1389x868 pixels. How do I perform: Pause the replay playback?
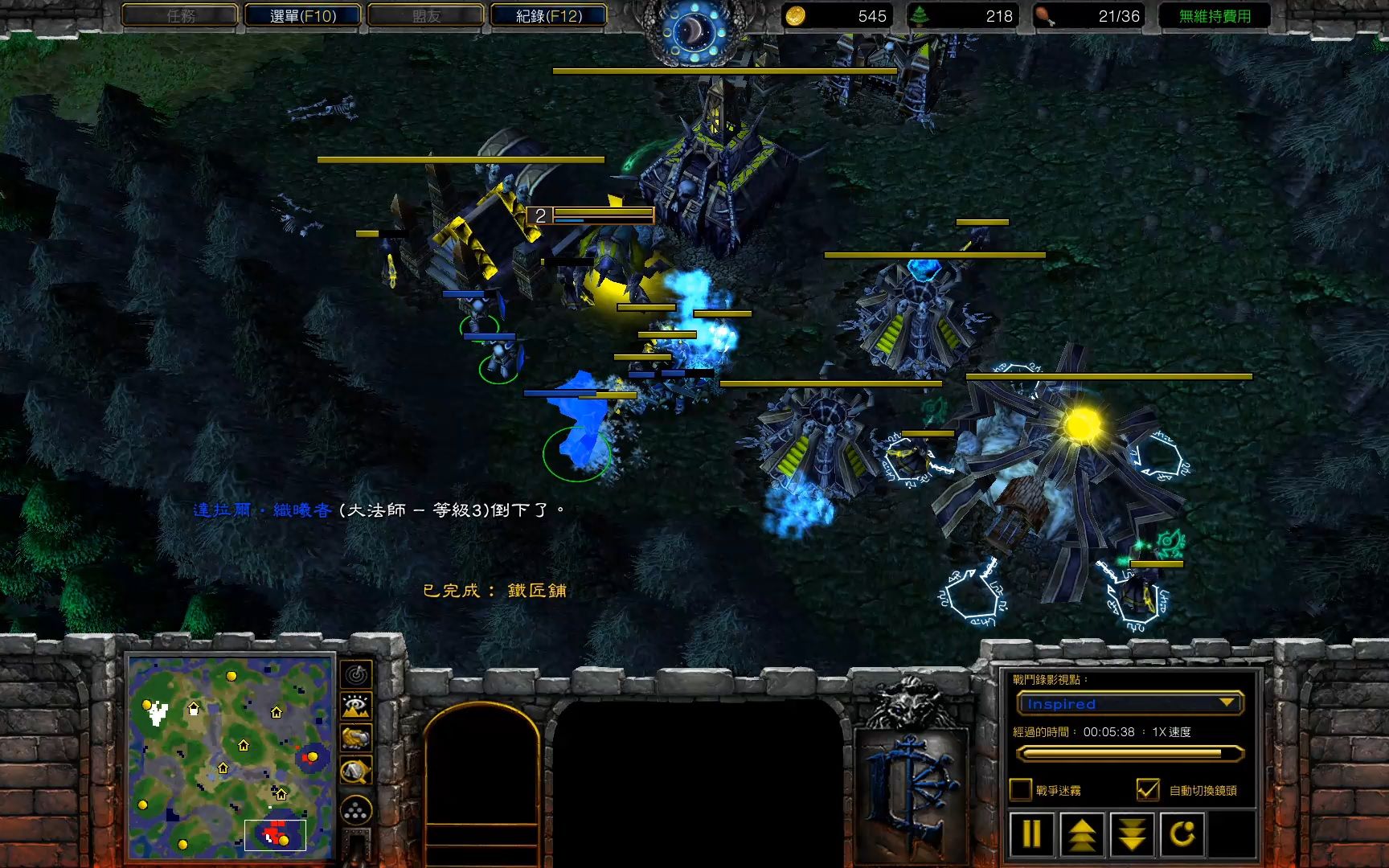[x=1032, y=834]
